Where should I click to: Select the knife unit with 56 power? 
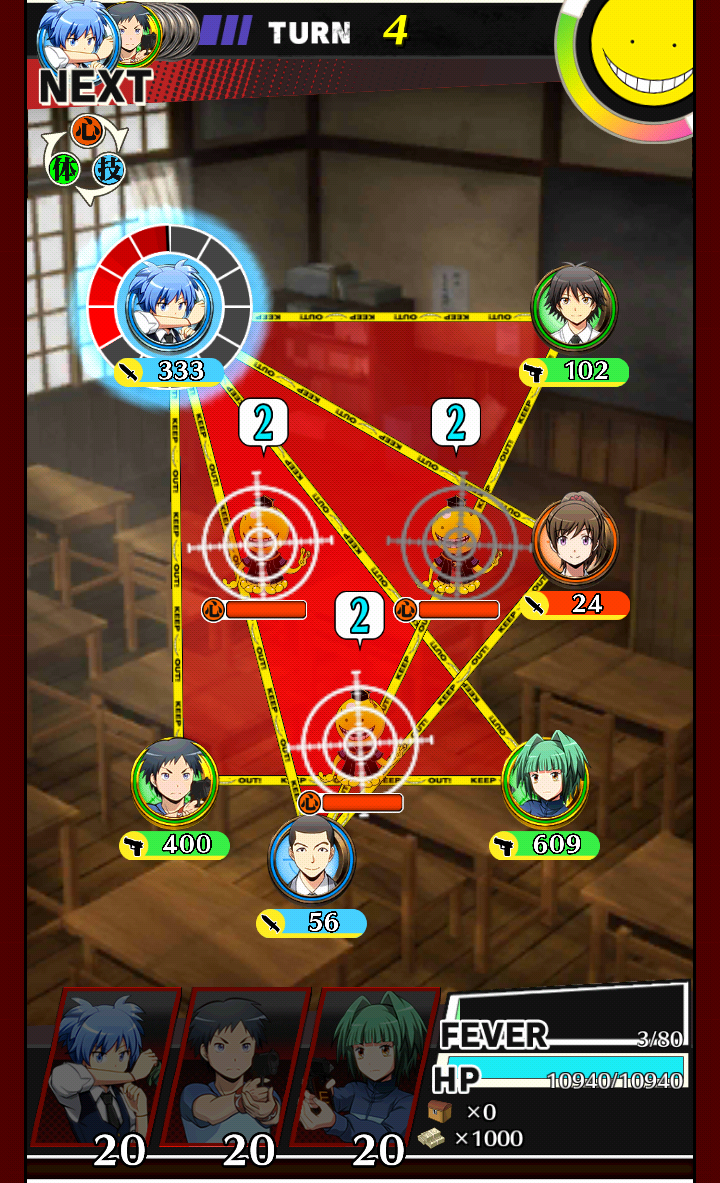[311, 859]
